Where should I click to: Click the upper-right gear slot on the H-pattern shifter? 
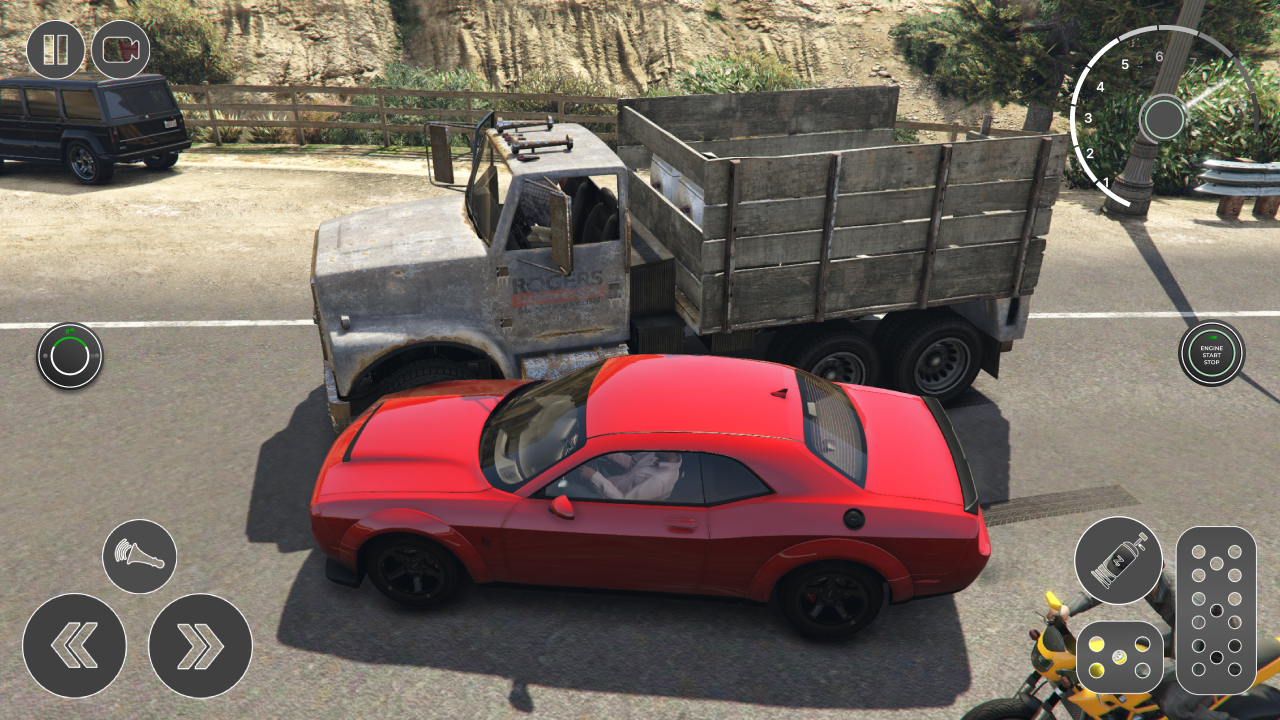pos(1234,551)
